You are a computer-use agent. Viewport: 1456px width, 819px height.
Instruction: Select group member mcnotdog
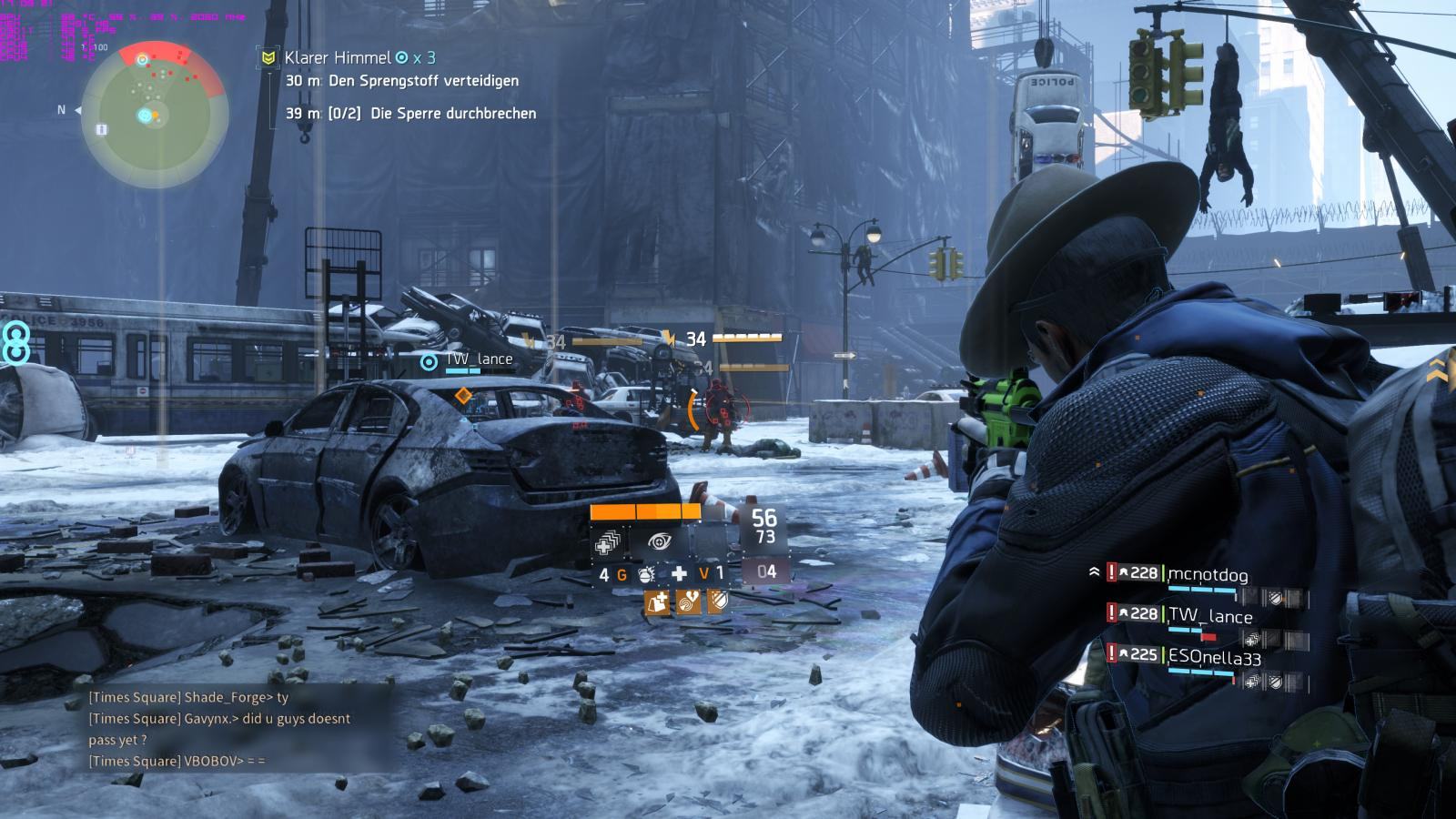tap(1208, 574)
